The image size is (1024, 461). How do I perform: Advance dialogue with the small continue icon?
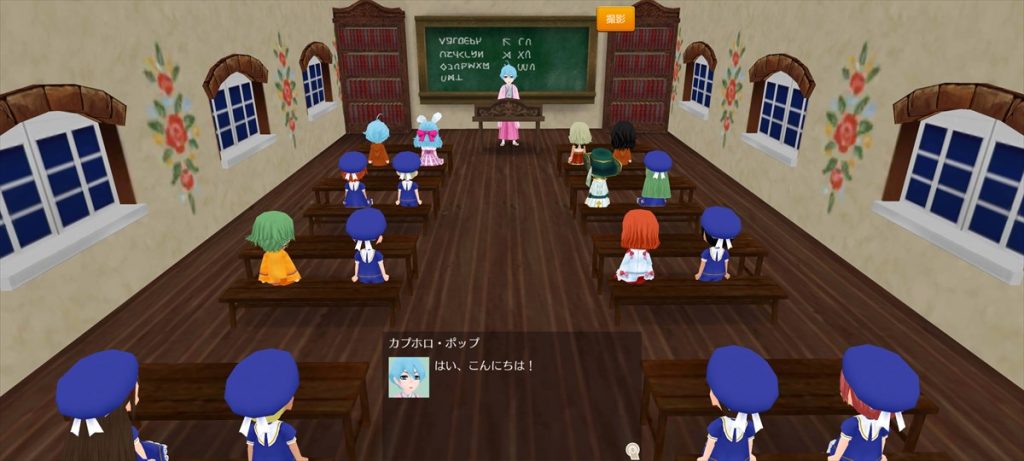pyautogui.click(x=632, y=450)
